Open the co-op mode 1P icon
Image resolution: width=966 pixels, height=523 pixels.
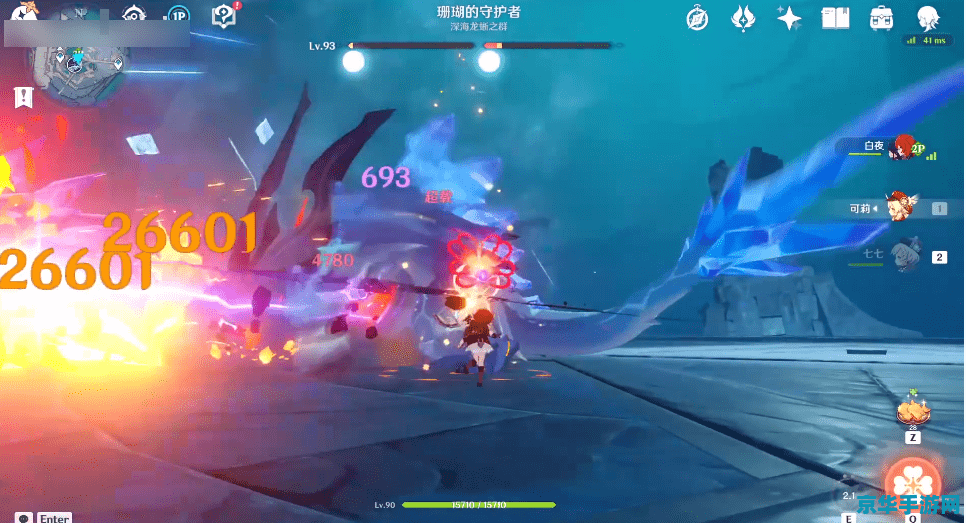click(x=178, y=16)
